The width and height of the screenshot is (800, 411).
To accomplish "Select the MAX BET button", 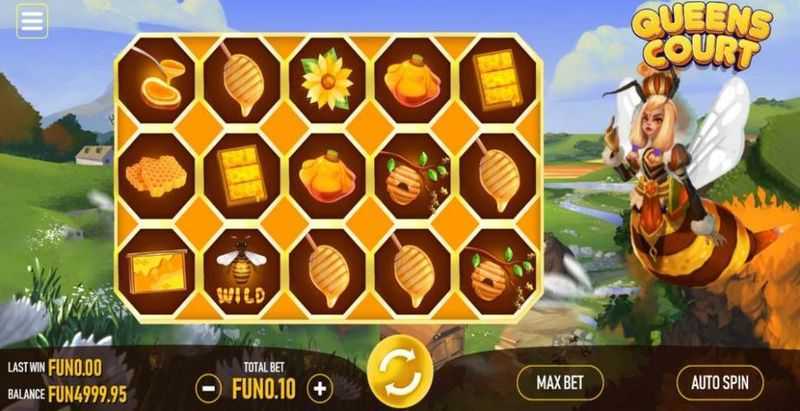I will pos(560,382).
